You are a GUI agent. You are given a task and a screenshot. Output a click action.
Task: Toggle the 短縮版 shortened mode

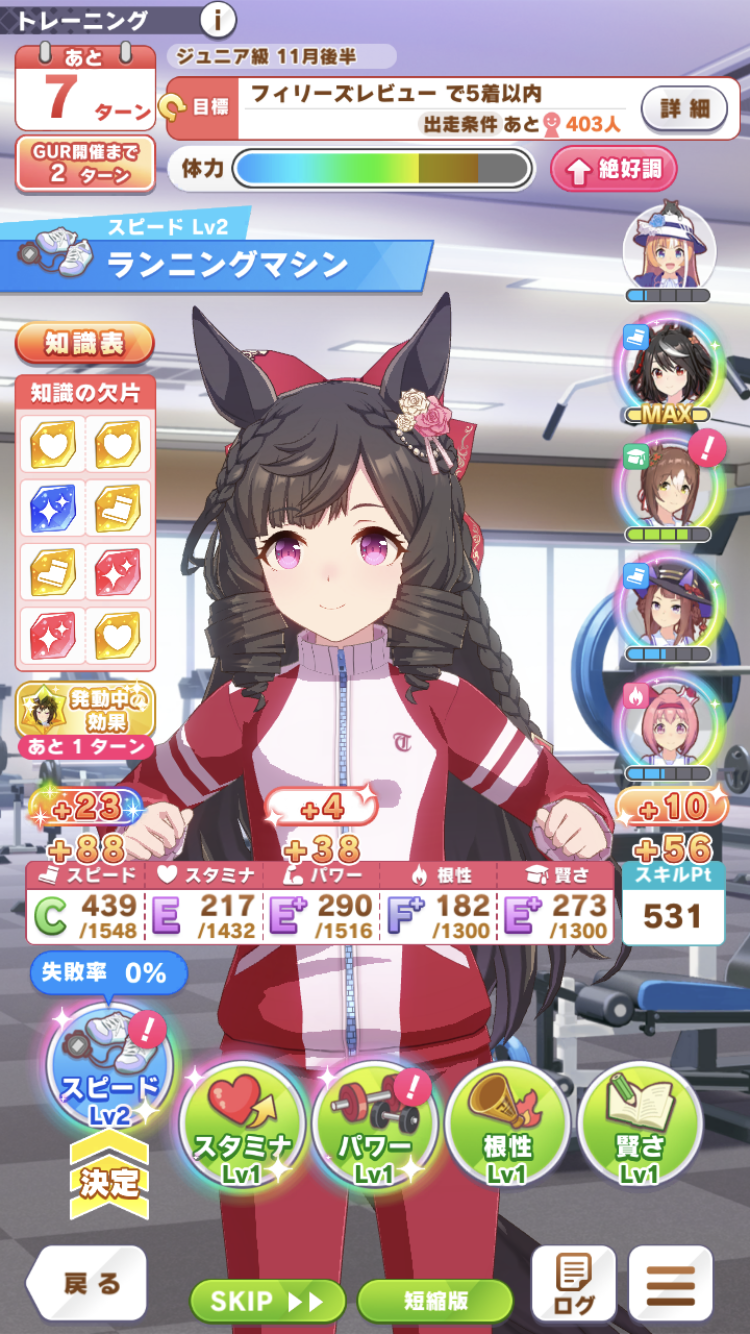pos(435,1300)
